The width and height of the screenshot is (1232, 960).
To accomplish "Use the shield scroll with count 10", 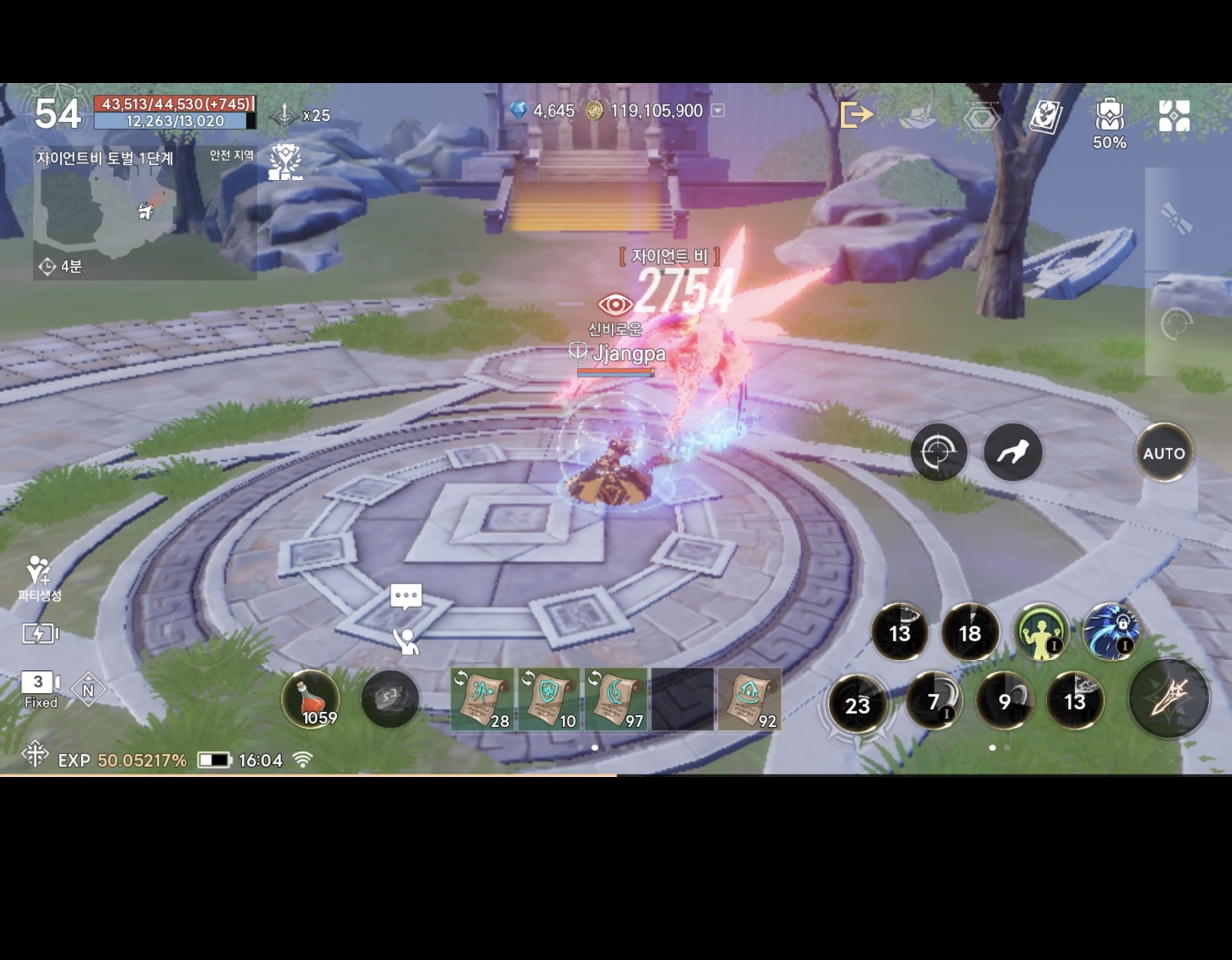I will [549, 699].
